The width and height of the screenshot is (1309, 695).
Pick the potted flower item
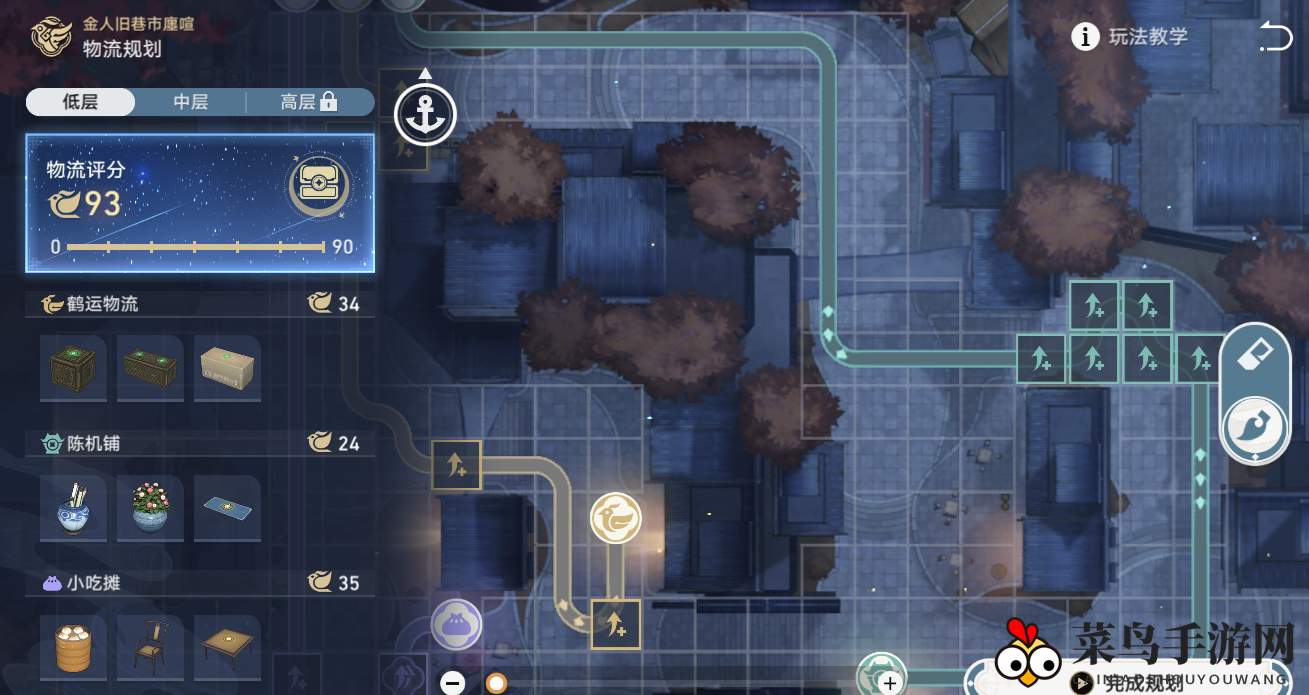pyautogui.click(x=150, y=508)
